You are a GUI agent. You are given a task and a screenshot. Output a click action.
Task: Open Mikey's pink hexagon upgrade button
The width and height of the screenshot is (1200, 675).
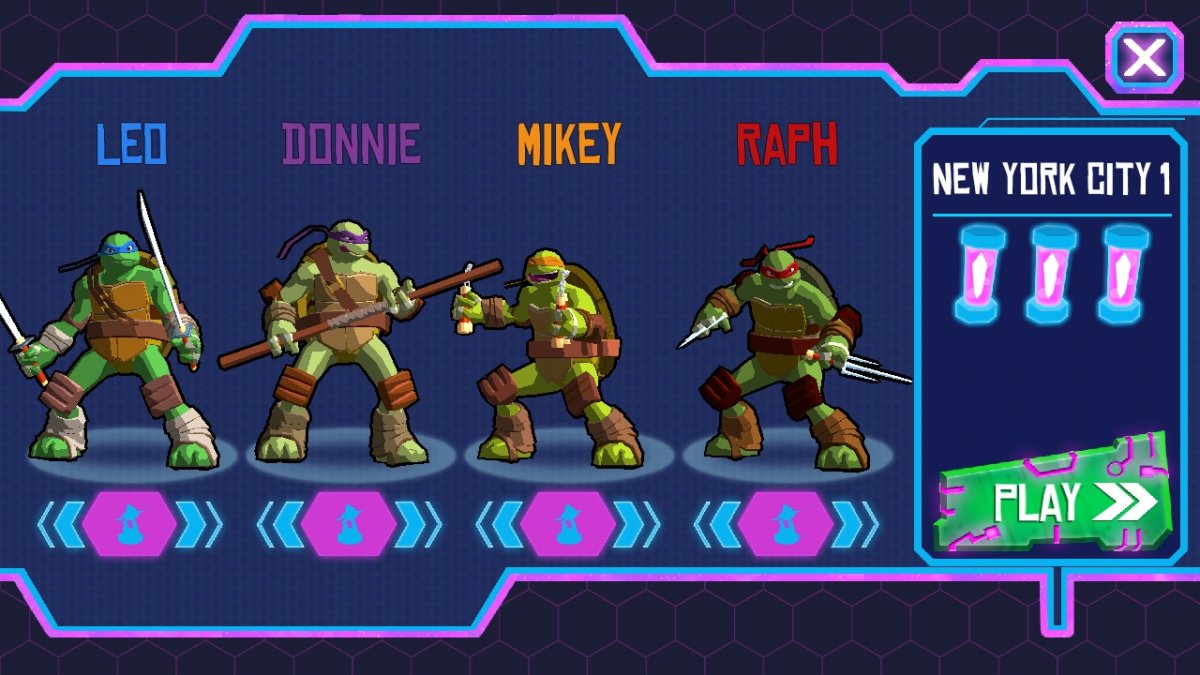point(568,524)
